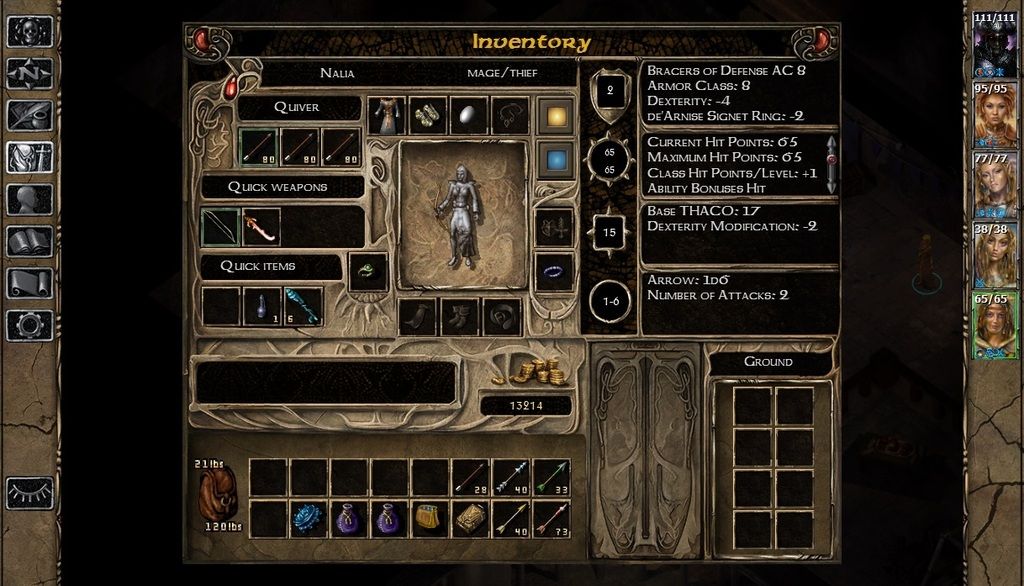This screenshot has height=586, width=1024.
Task: Choose the short bow quick weapon
Action: point(220,227)
